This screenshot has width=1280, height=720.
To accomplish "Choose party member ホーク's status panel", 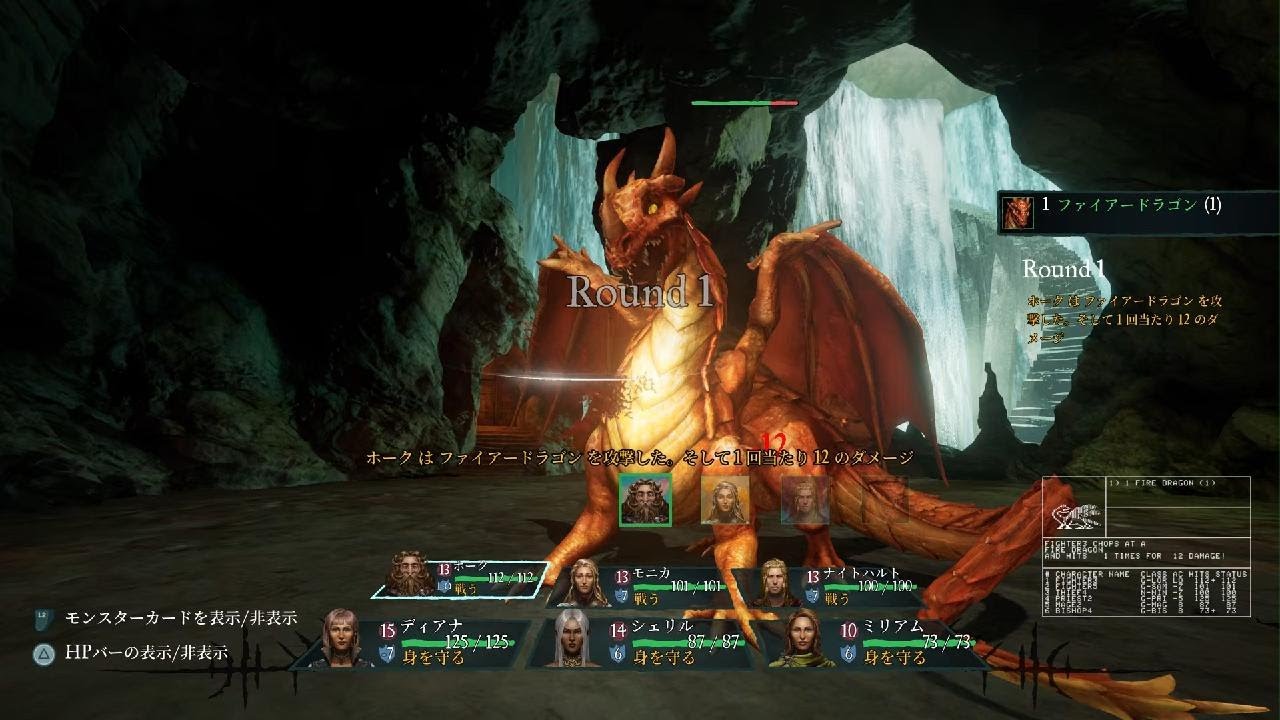I will coord(460,577).
